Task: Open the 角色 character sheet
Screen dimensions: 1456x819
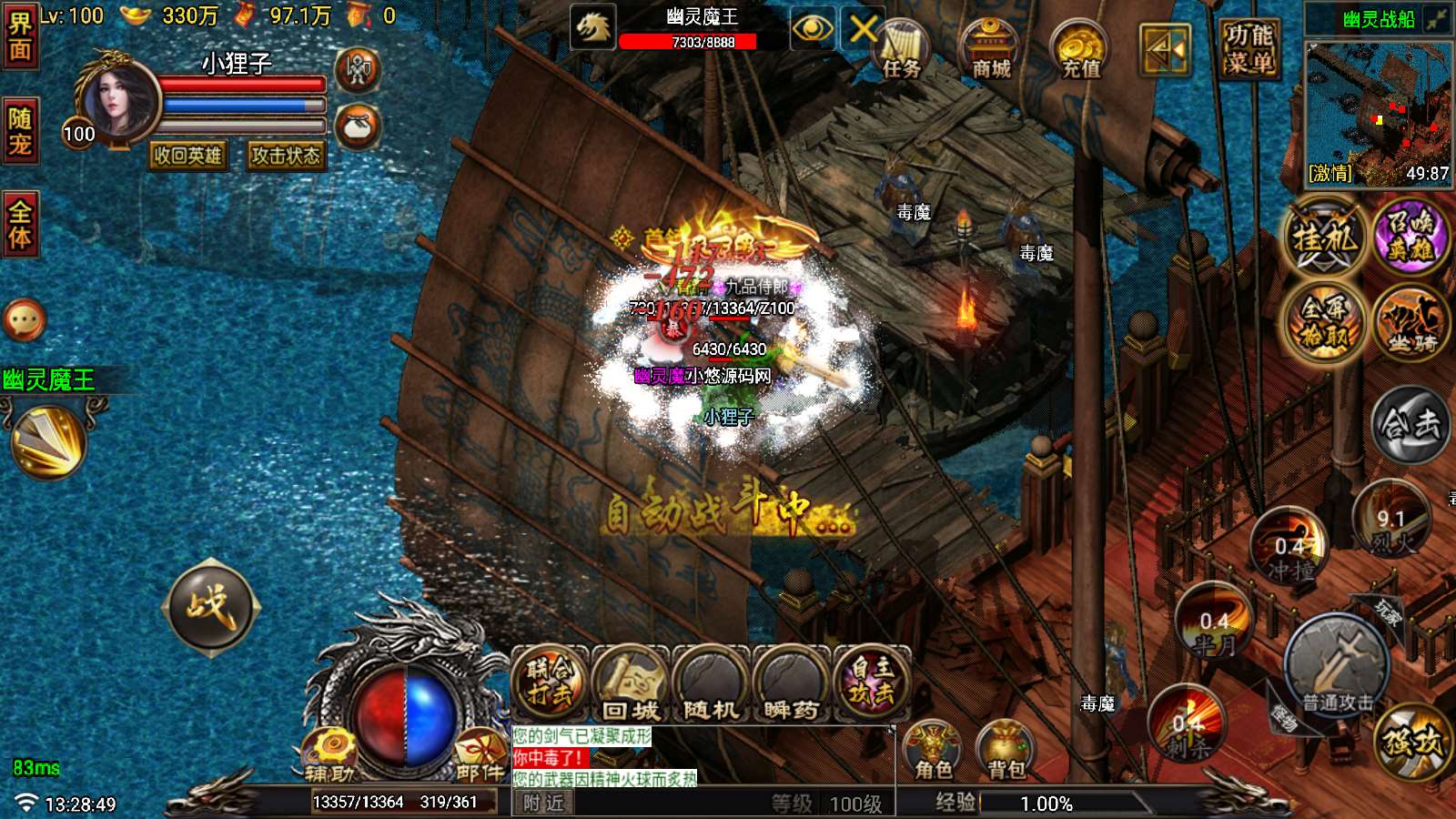Action: pyautogui.click(x=933, y=752)
